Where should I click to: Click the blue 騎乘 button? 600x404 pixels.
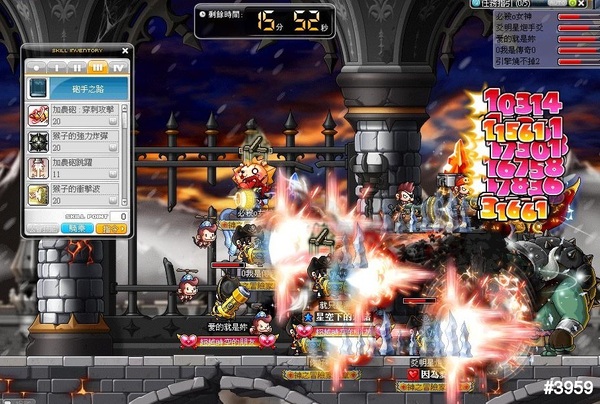pos(78,229)
